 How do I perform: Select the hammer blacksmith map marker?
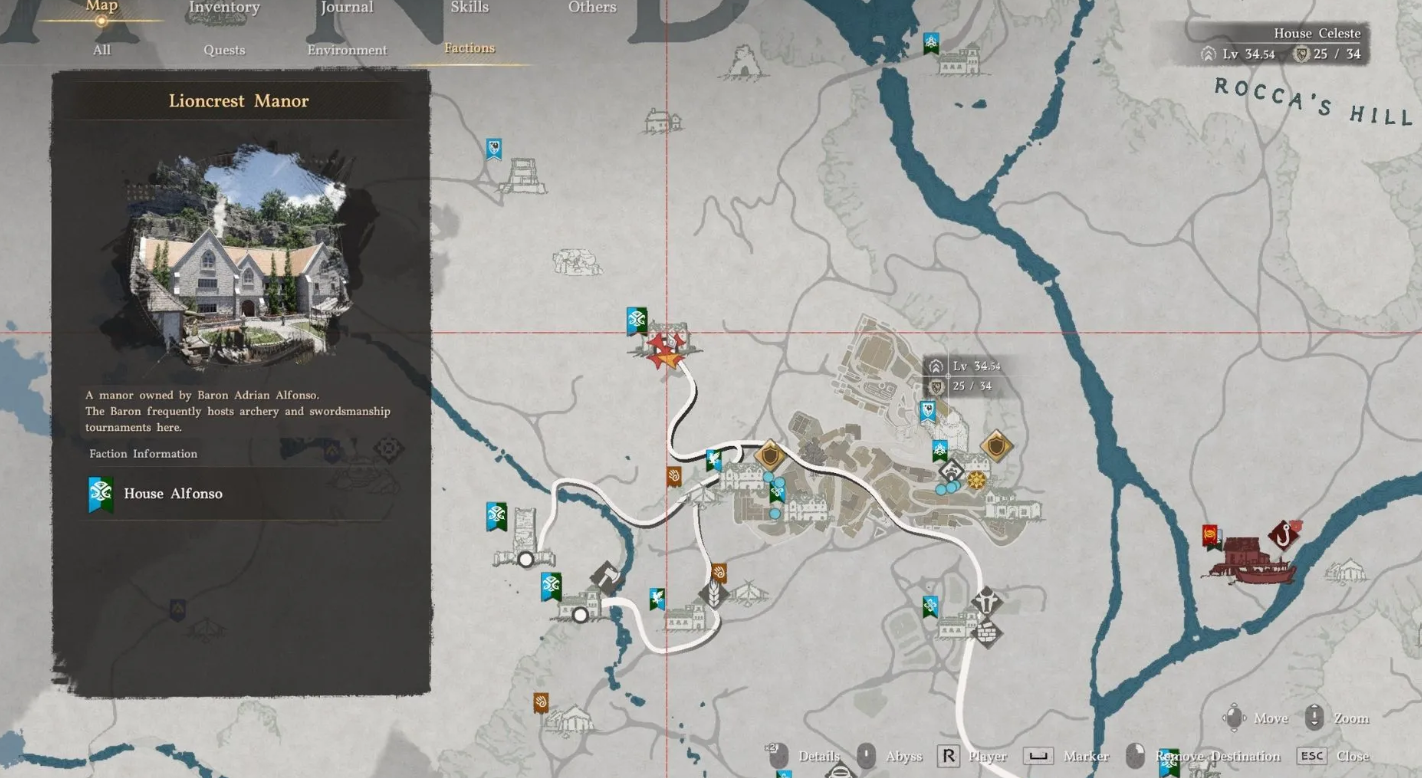[605, 577]
